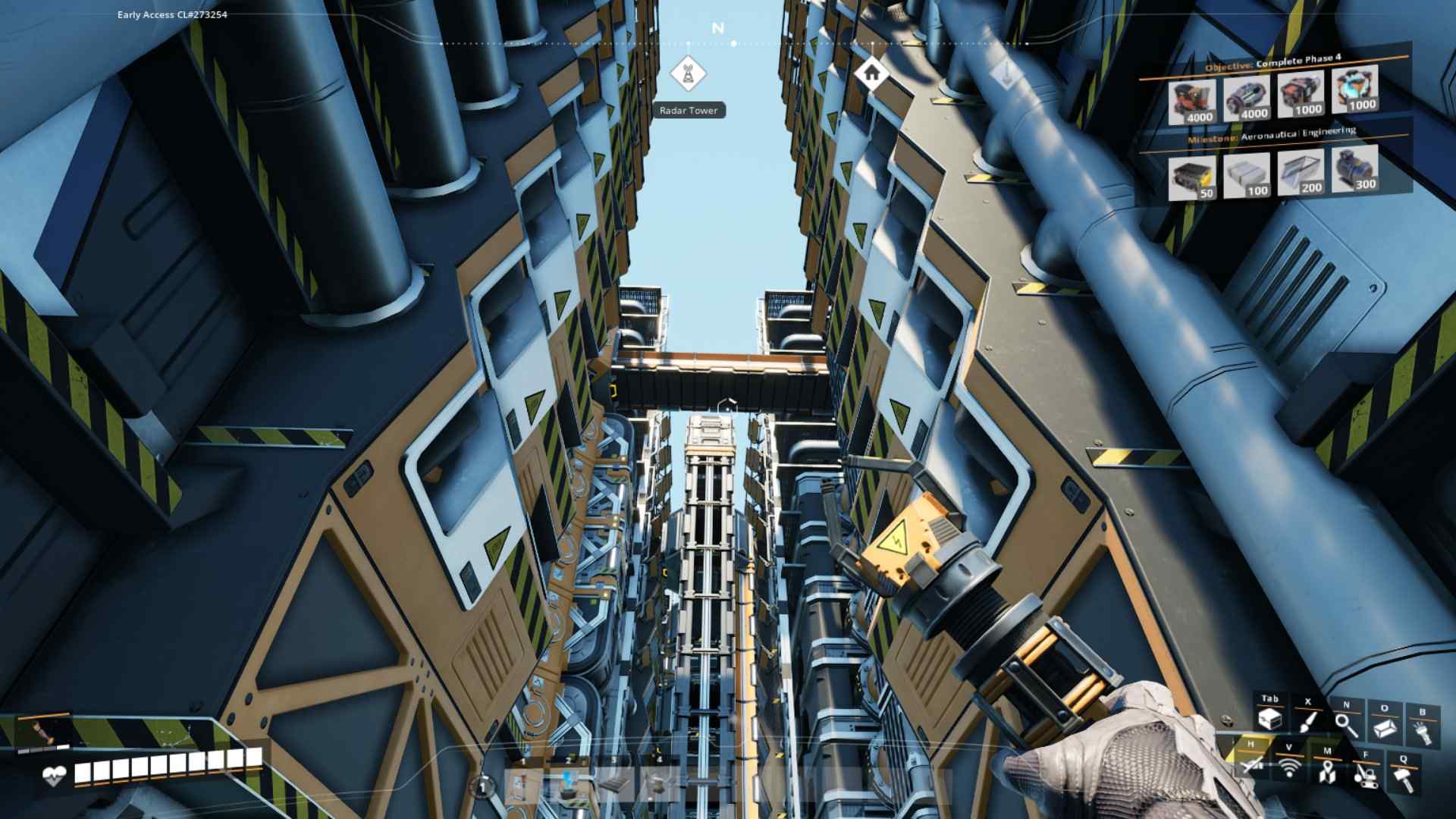Select the dismantle excavator icon bound to F

pyautogui.click(x=1367, y=776)
